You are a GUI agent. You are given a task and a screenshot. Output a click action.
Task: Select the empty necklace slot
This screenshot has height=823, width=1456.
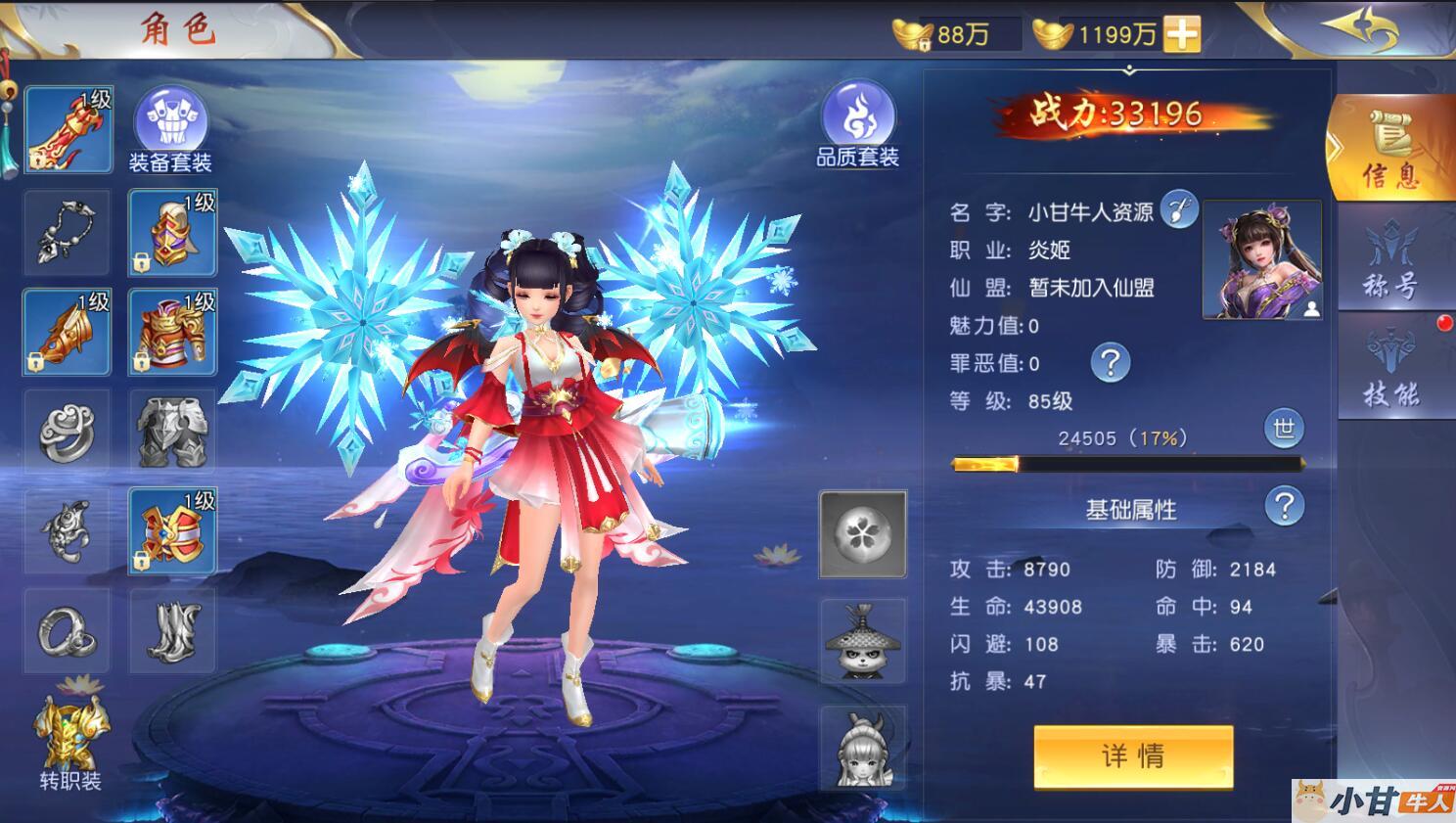[67, 233]
